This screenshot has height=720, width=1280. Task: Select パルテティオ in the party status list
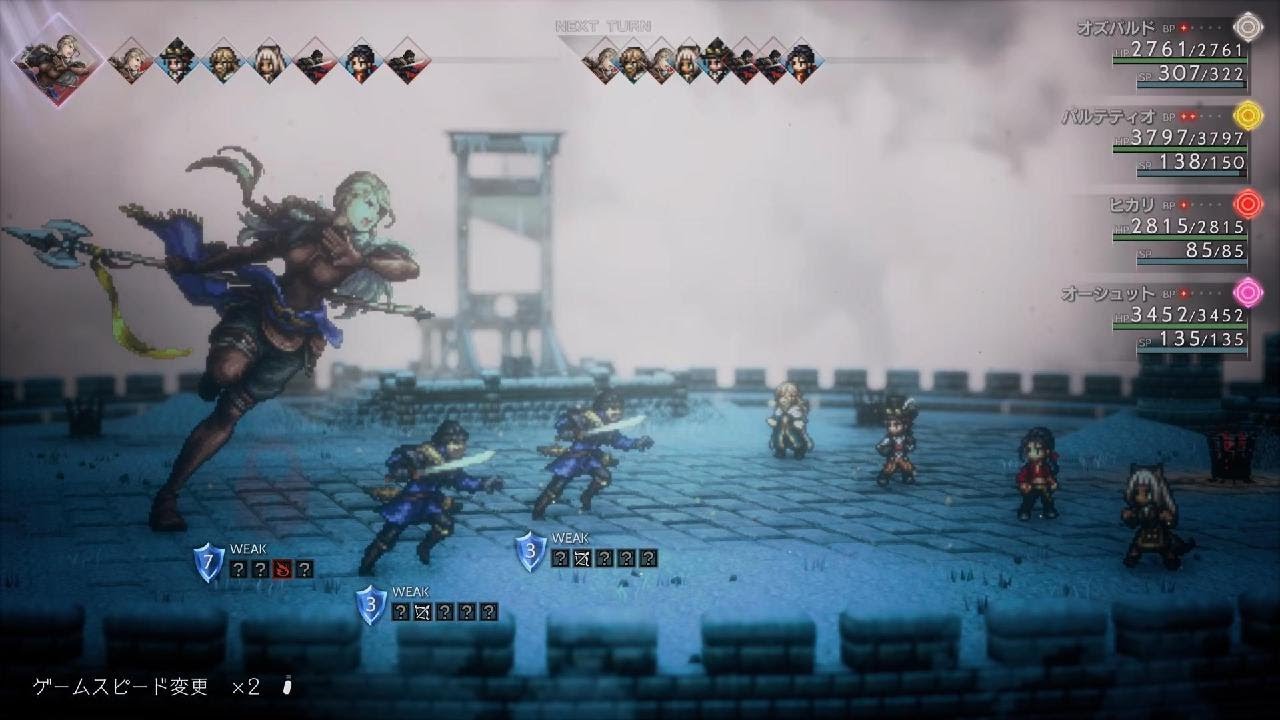tap(1108, 116)
